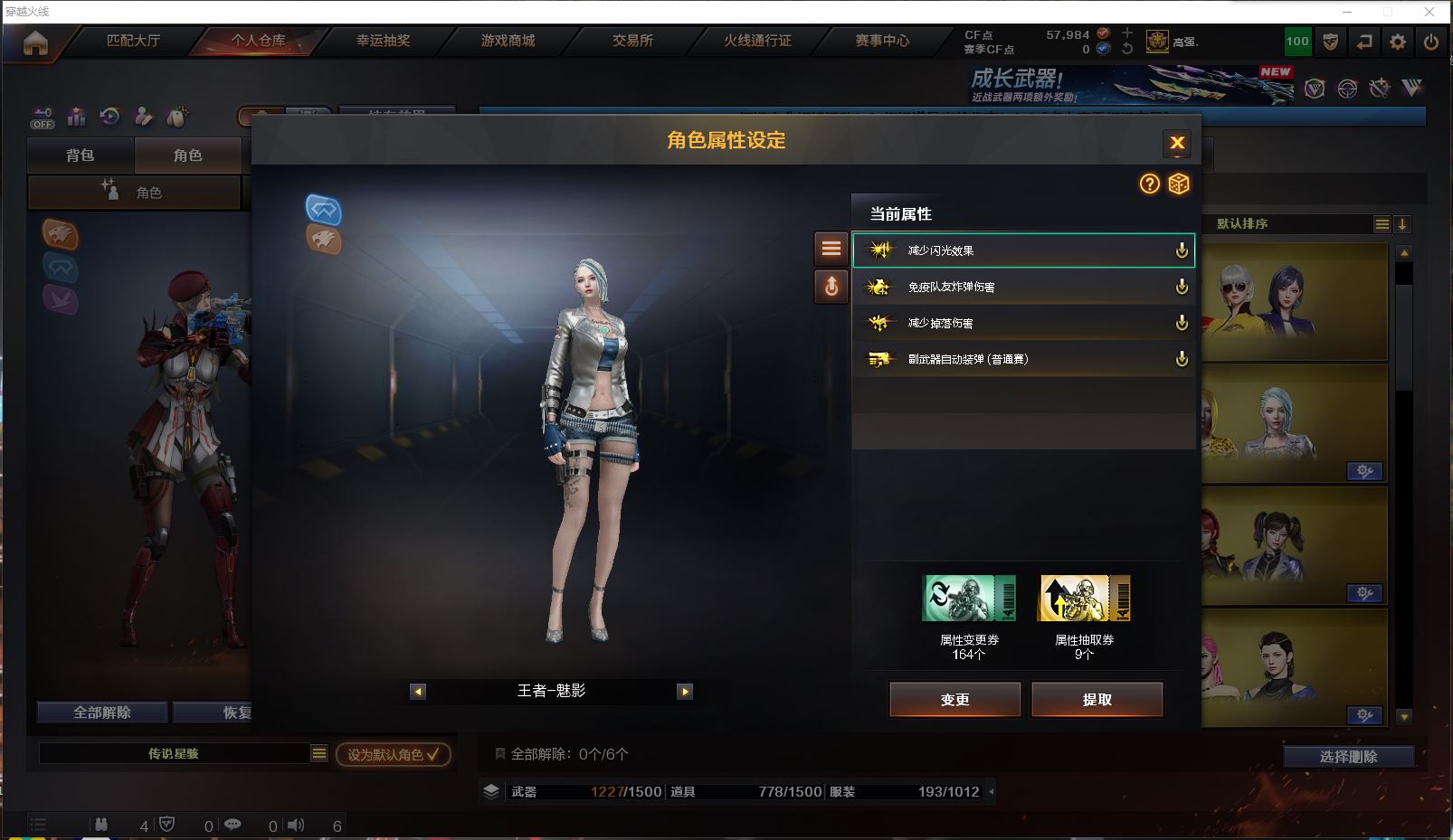Click the 属性抽取券 ticket icon
The image size is (1453, 840).
(x=1084, y=599)
